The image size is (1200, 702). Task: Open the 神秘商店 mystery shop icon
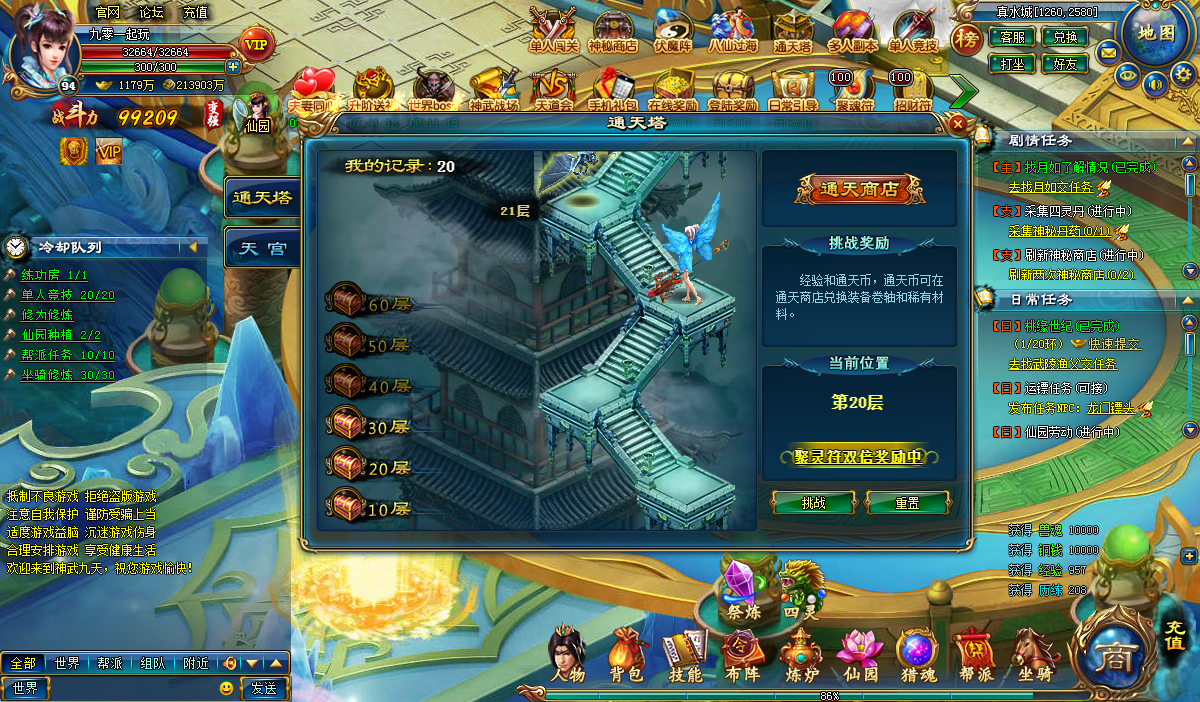(613, 33)
